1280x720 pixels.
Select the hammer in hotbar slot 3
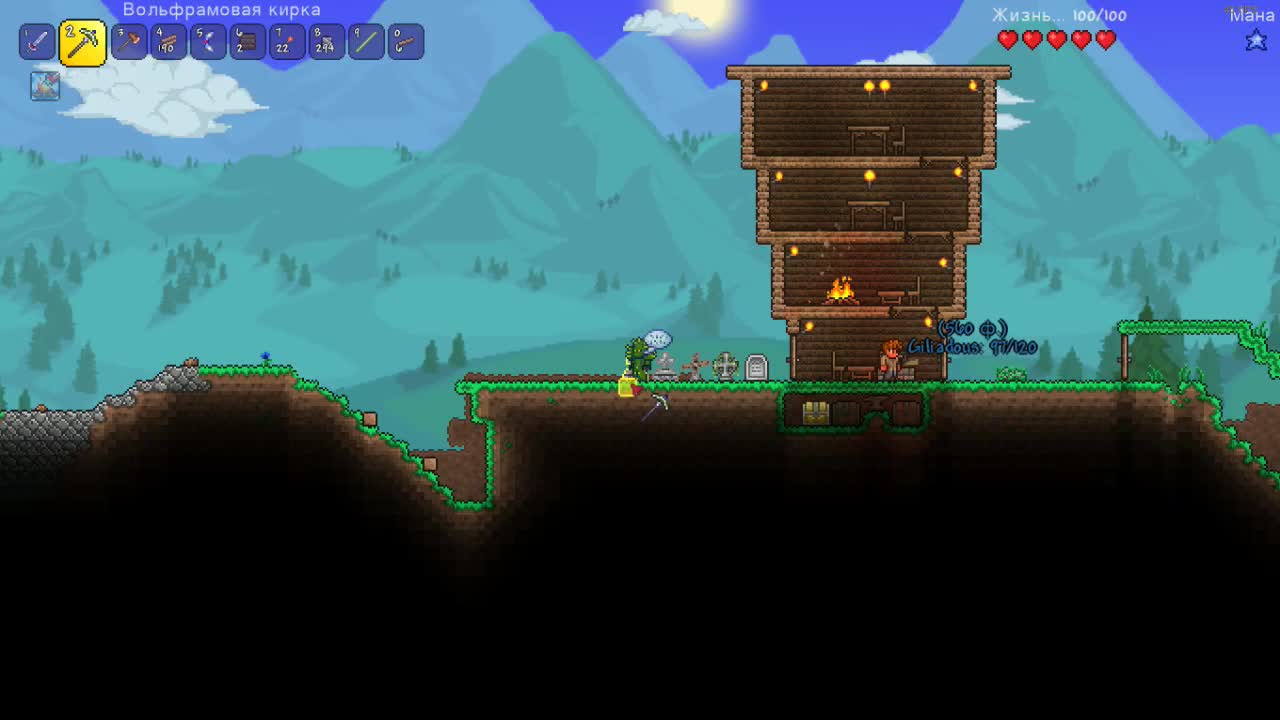[x=129, y=41]
